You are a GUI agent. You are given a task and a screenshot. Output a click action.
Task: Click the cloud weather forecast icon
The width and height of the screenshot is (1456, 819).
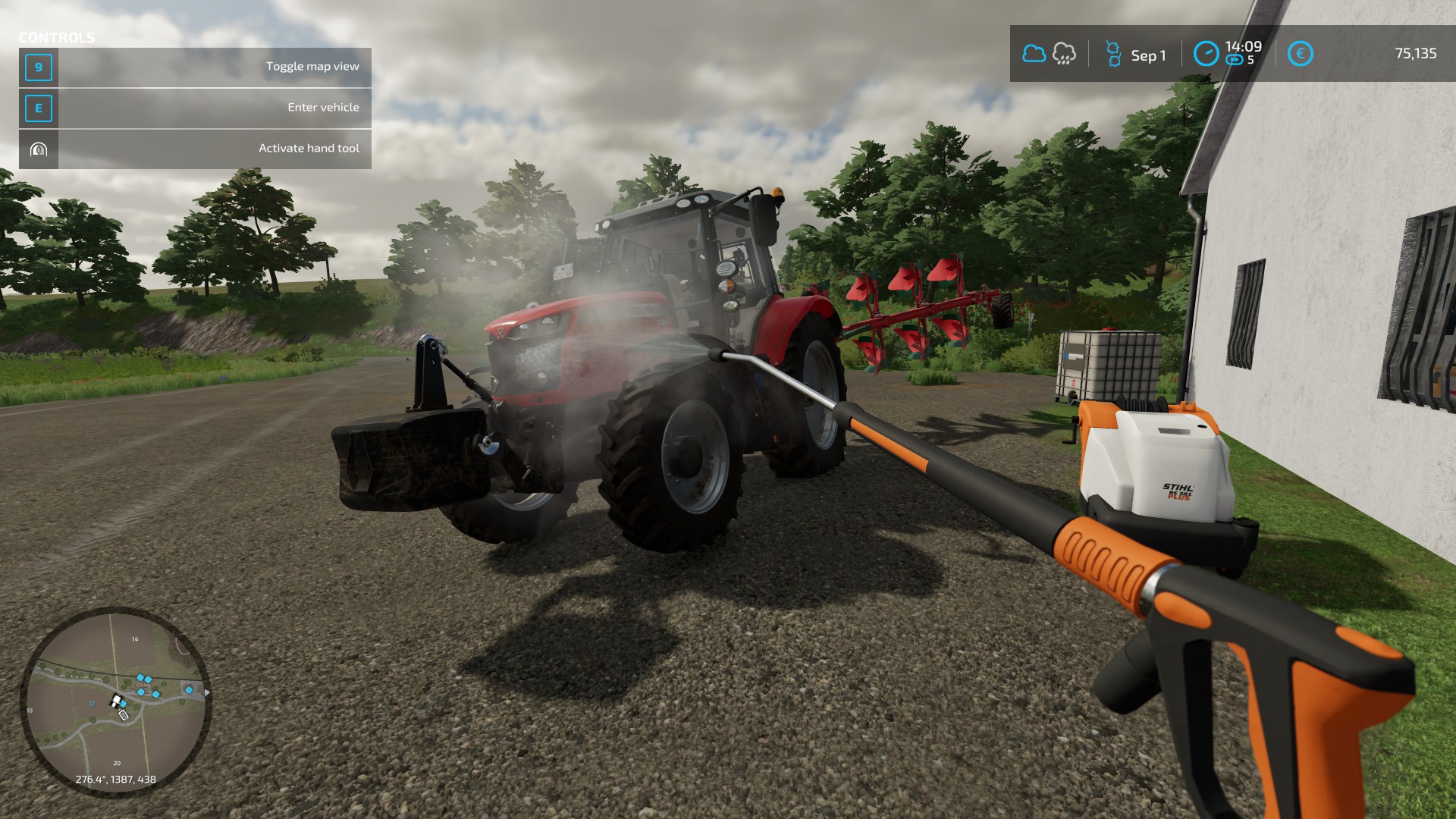coord(1034,54)
